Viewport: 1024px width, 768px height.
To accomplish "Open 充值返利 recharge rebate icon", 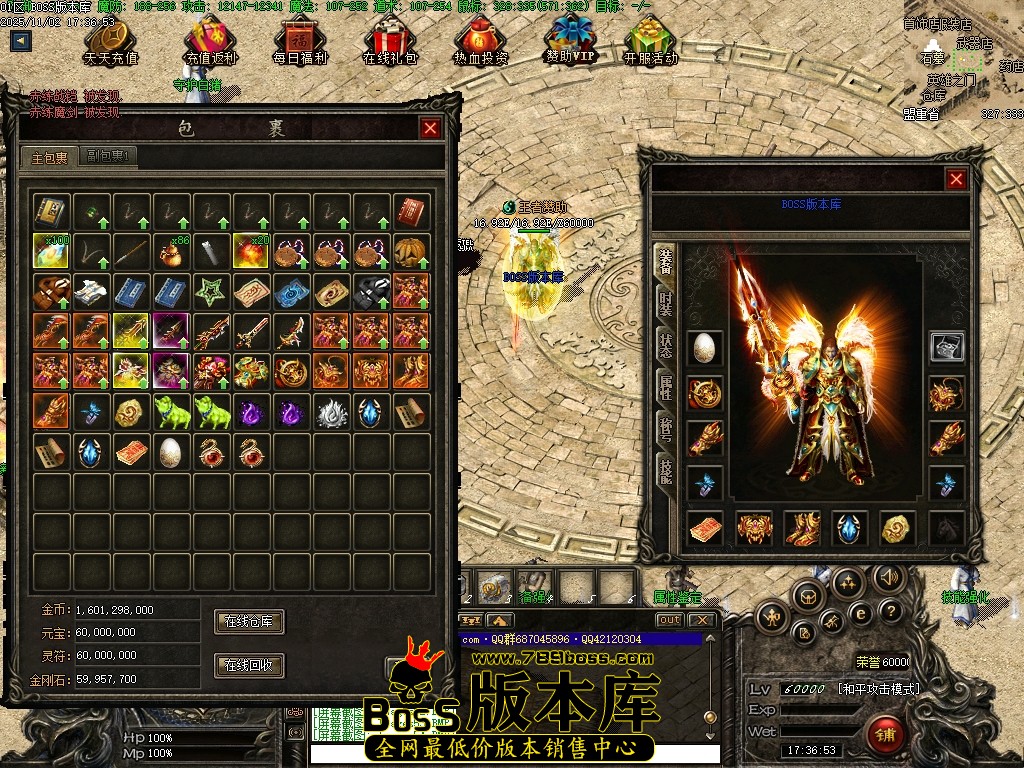I will point(210,42).
